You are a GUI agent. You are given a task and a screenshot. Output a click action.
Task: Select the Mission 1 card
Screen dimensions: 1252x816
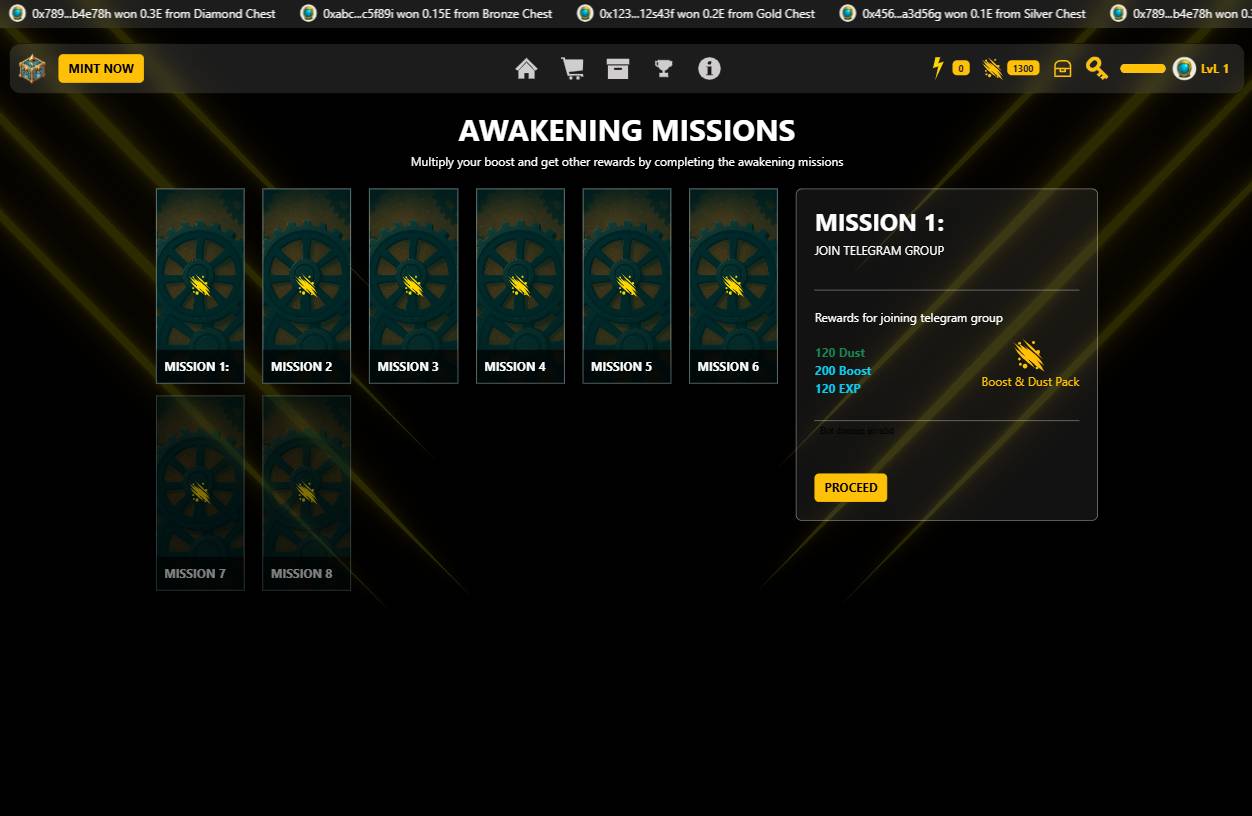click(200, 286)
